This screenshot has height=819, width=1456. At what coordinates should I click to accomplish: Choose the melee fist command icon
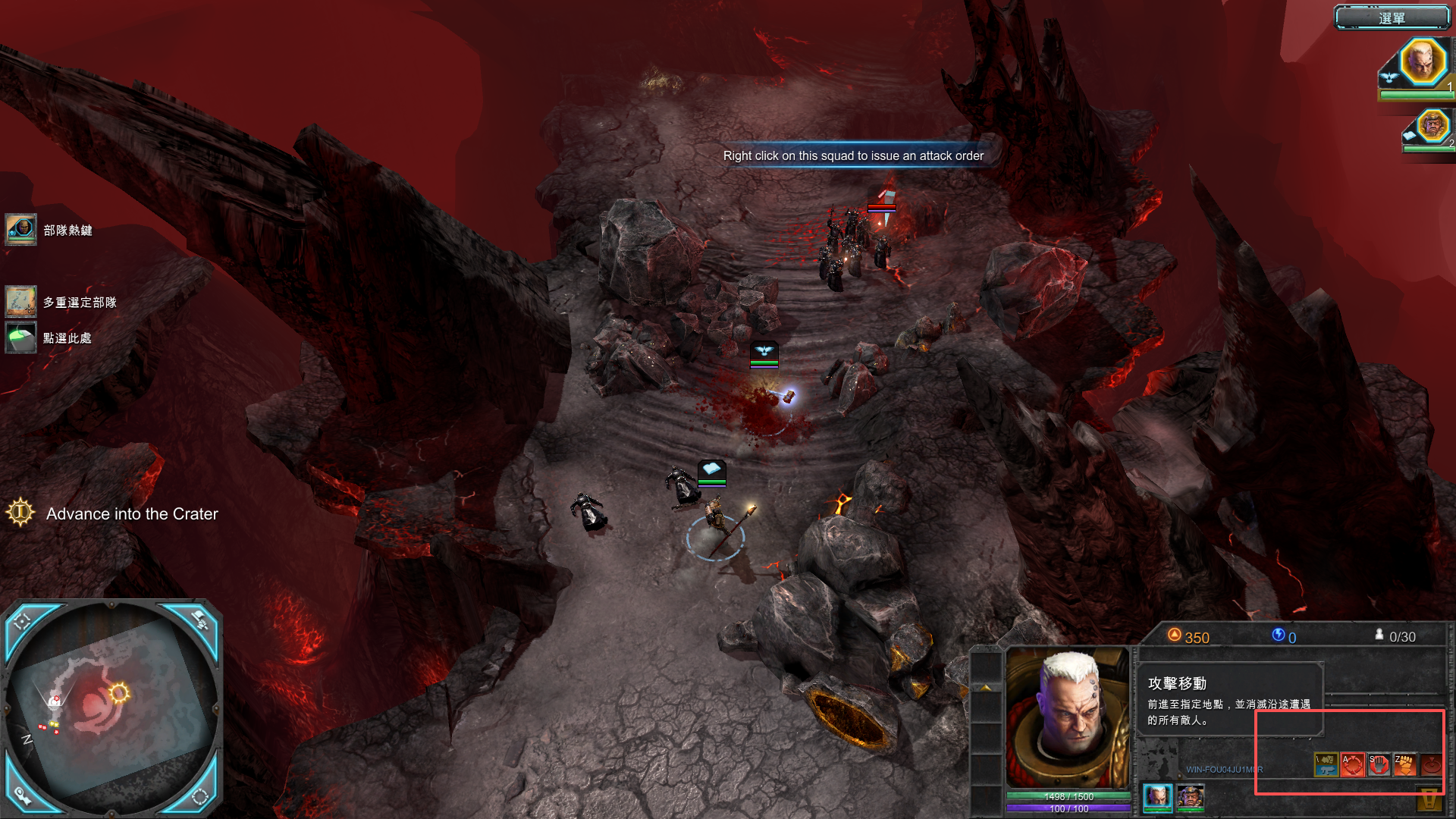1404,764
